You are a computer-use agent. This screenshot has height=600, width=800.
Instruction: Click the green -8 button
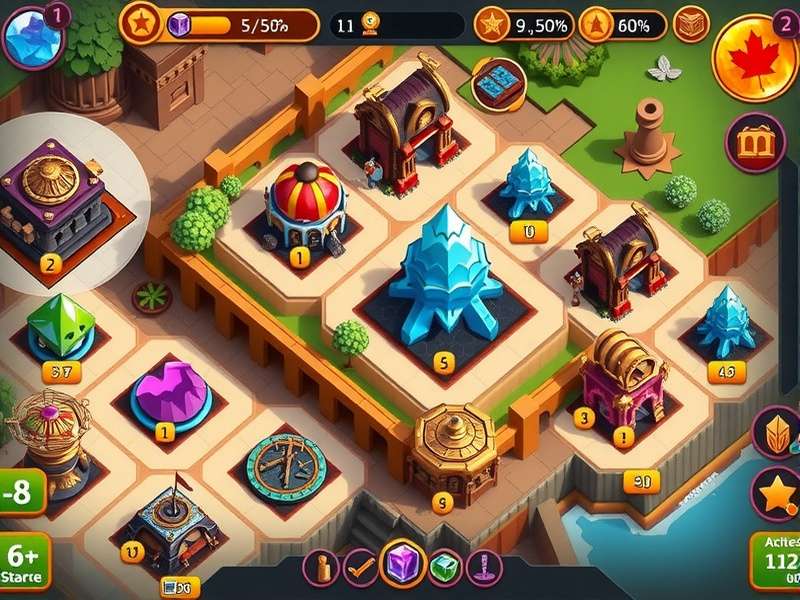[x=22, y=493]
